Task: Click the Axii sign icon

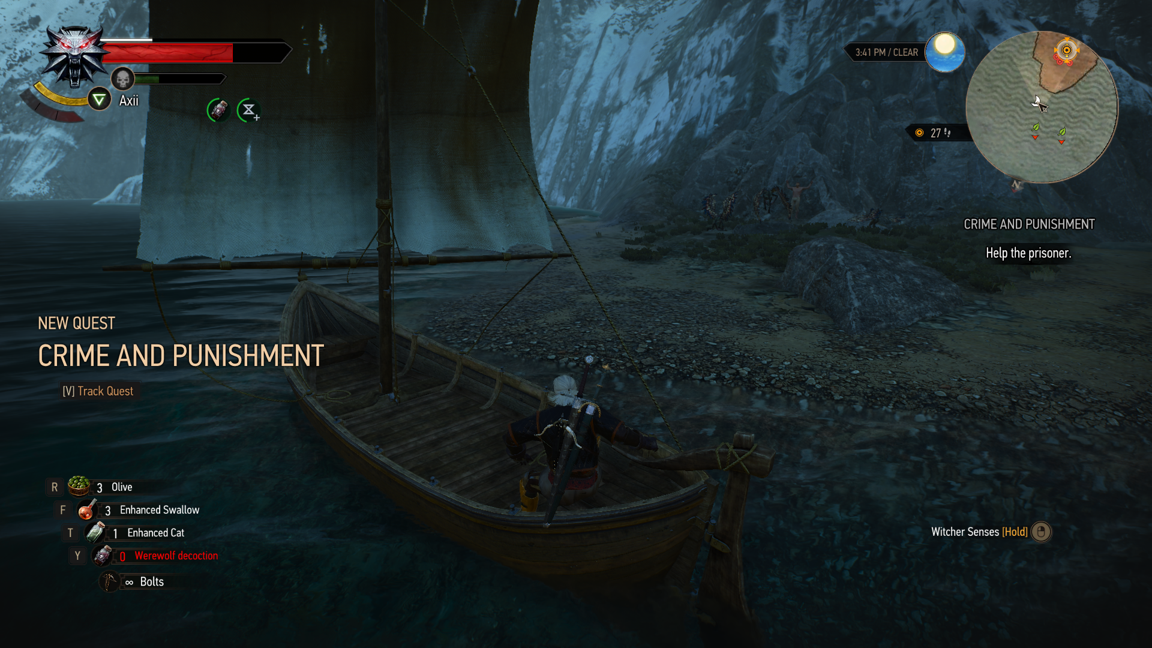Action: (99, 99)
